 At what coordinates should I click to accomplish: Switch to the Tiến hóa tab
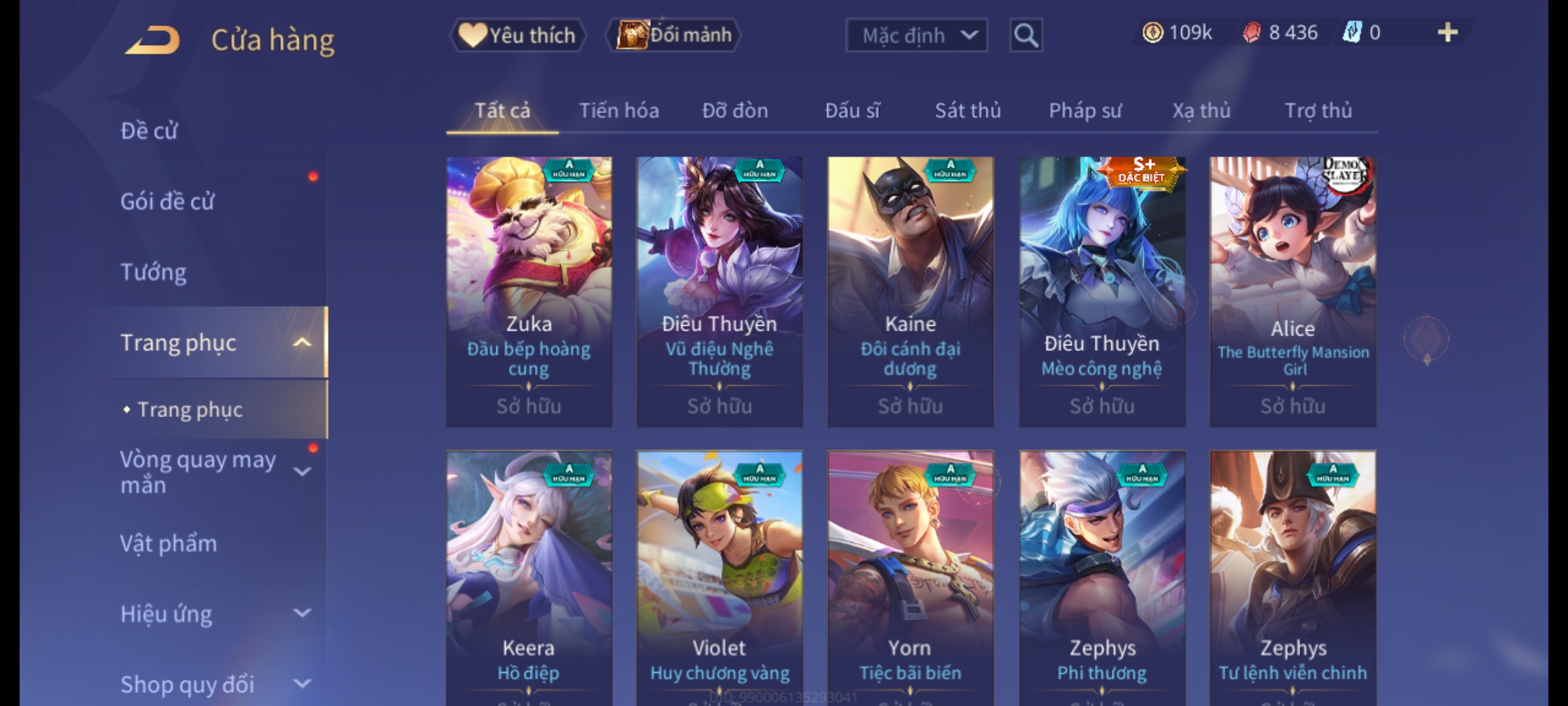[619, 110]
